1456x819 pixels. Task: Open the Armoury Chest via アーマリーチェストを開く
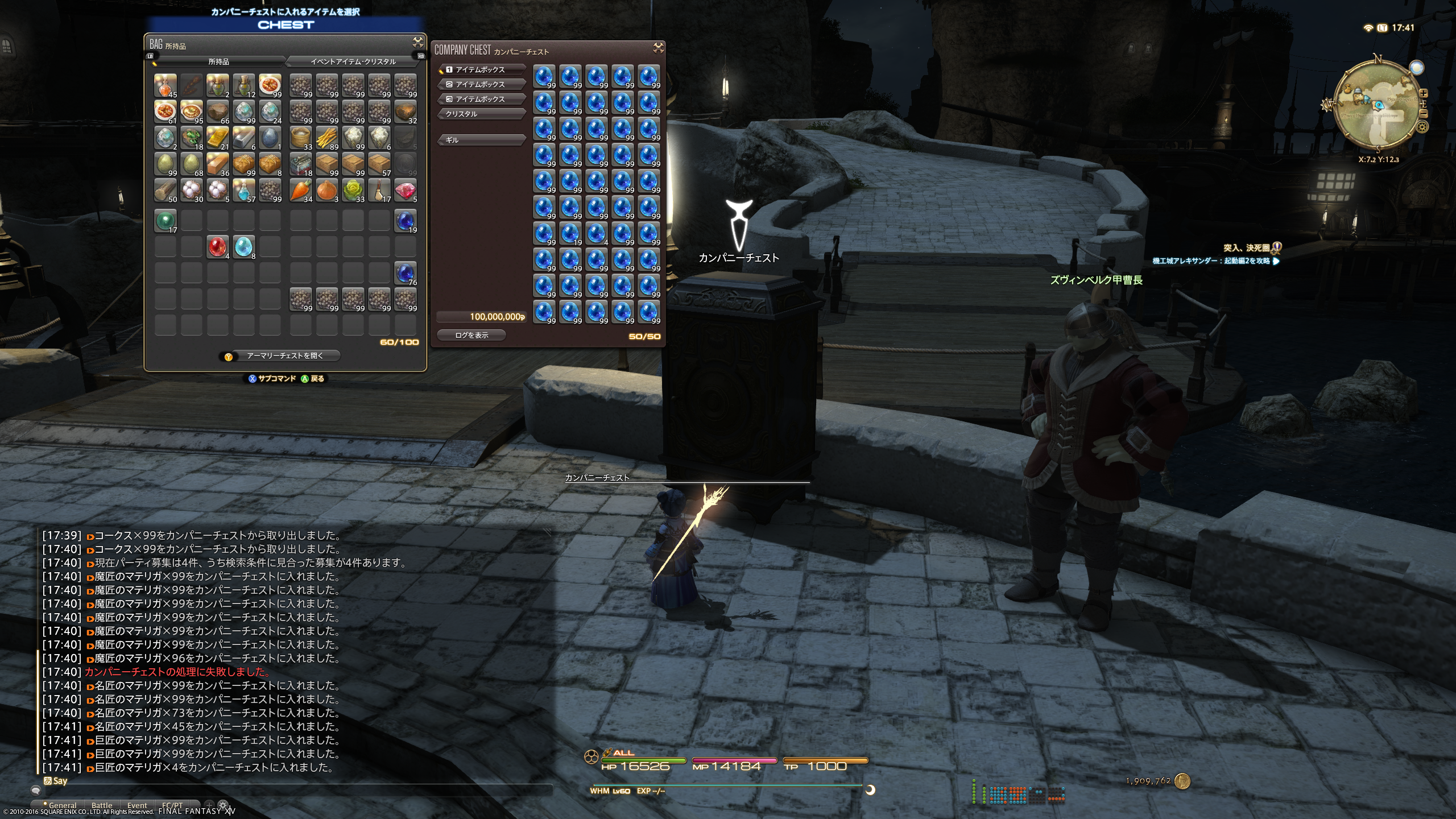point(284,356)
